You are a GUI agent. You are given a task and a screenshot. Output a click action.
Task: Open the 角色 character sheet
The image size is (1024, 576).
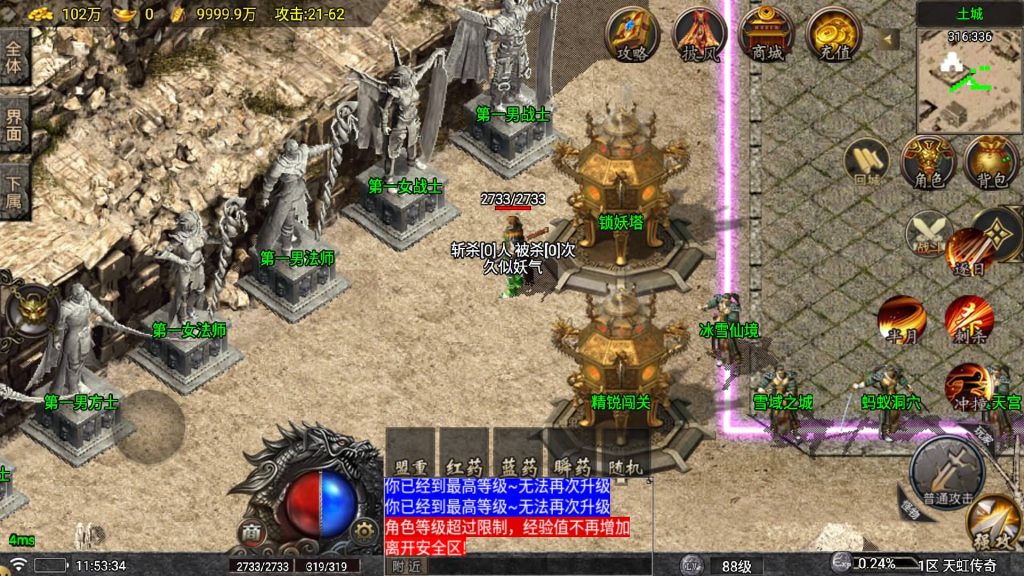pyautogui.click(x=928, y=162)
